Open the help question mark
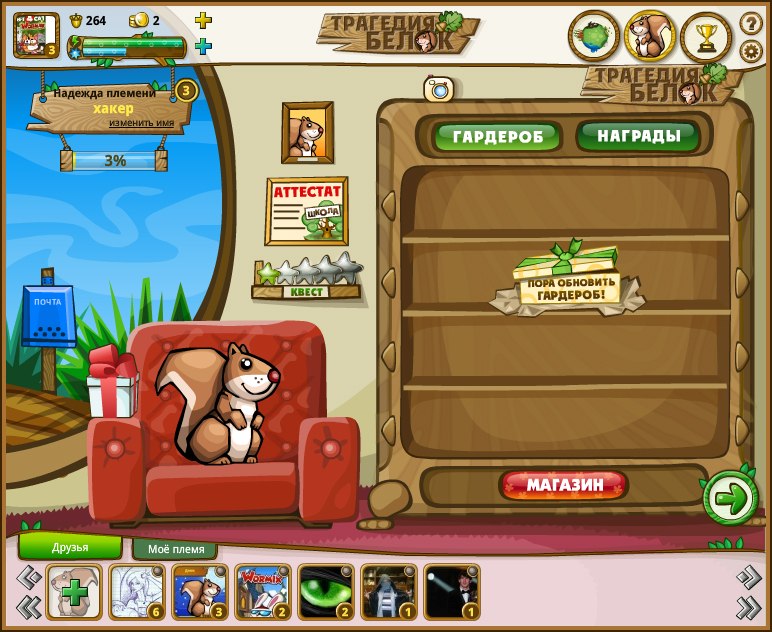Screen dimensions: 772x632 click(x=751, y=23)
